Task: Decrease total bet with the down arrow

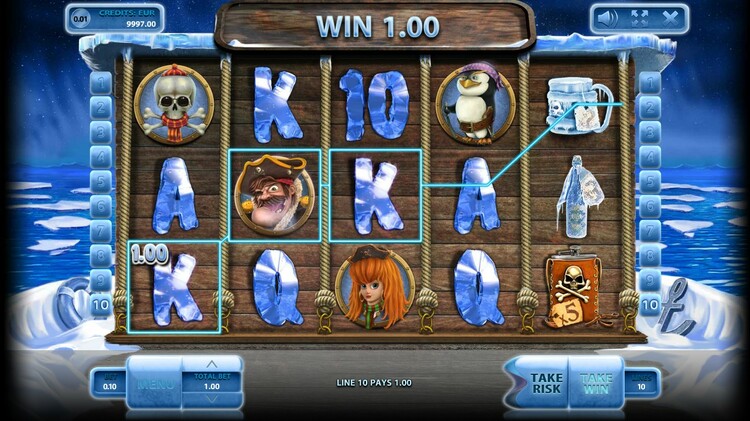Action: pos(212,400)
